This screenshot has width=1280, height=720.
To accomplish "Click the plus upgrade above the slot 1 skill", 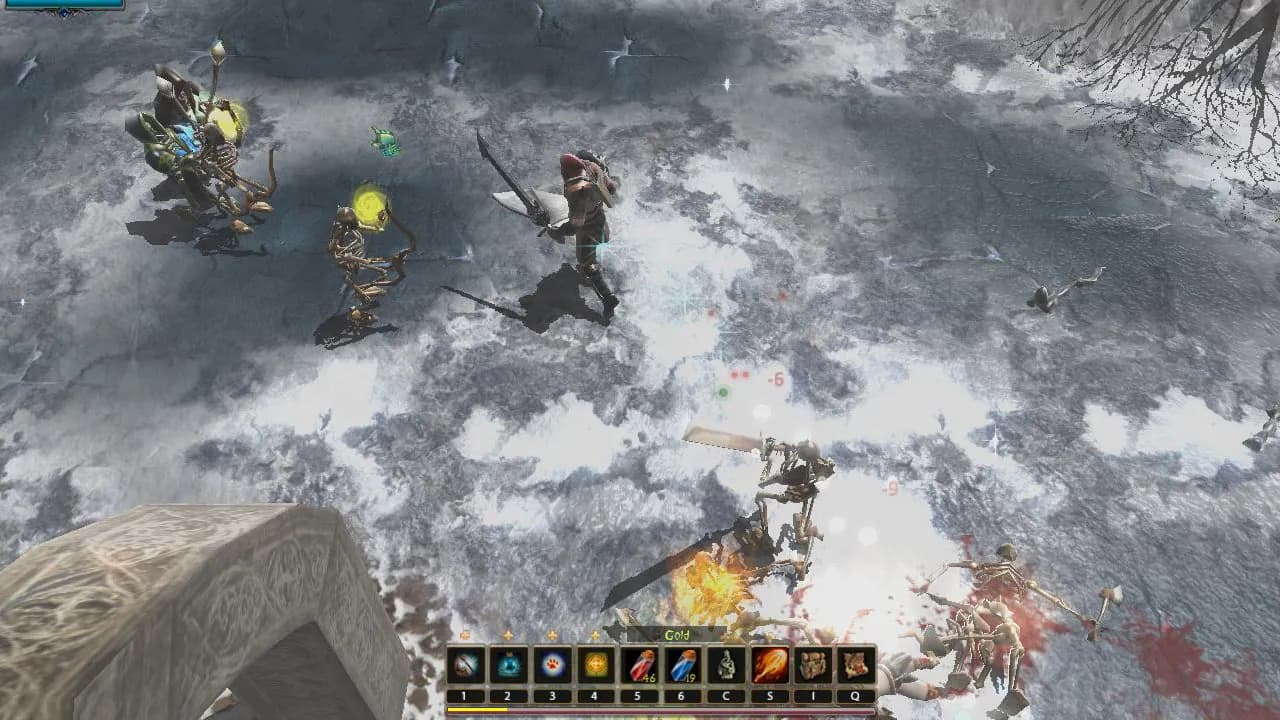I will coord(464,635).
